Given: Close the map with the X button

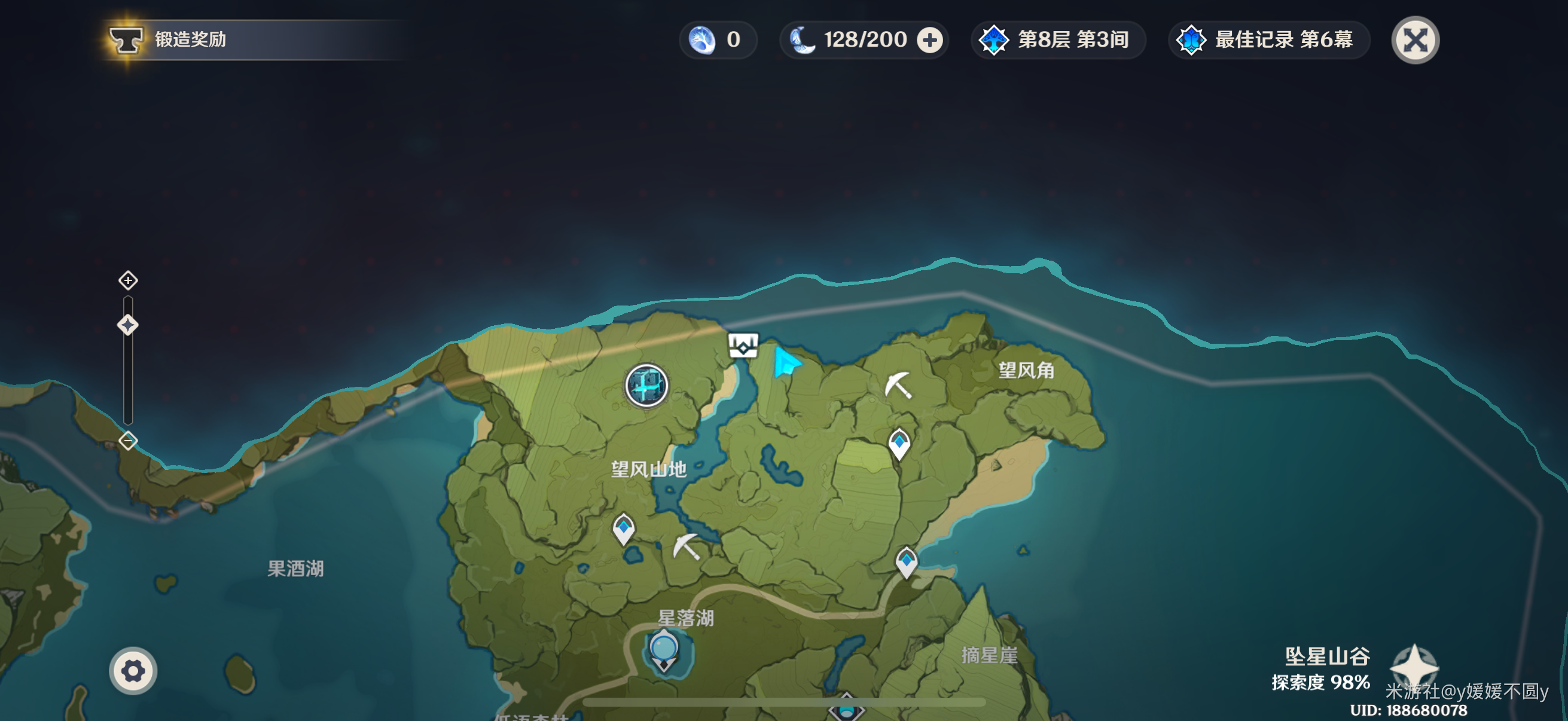Looking at the screenshot, I should (x=1415, y=40).
